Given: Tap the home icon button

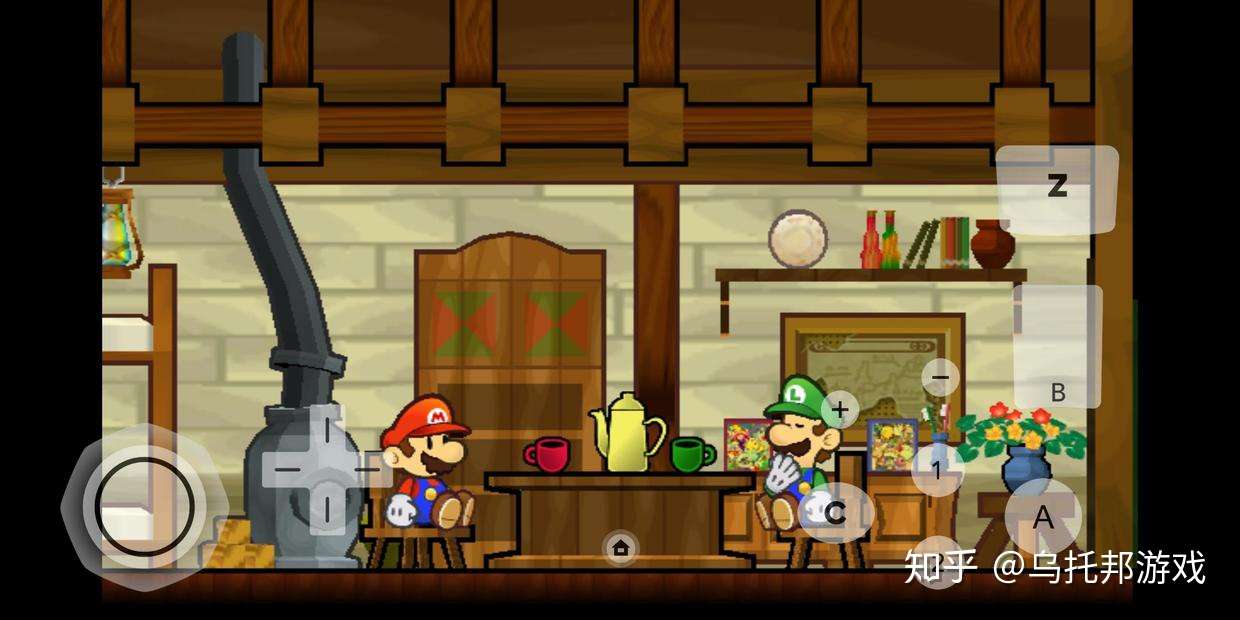Looking at the screenshot, I should tap(621, 547).
